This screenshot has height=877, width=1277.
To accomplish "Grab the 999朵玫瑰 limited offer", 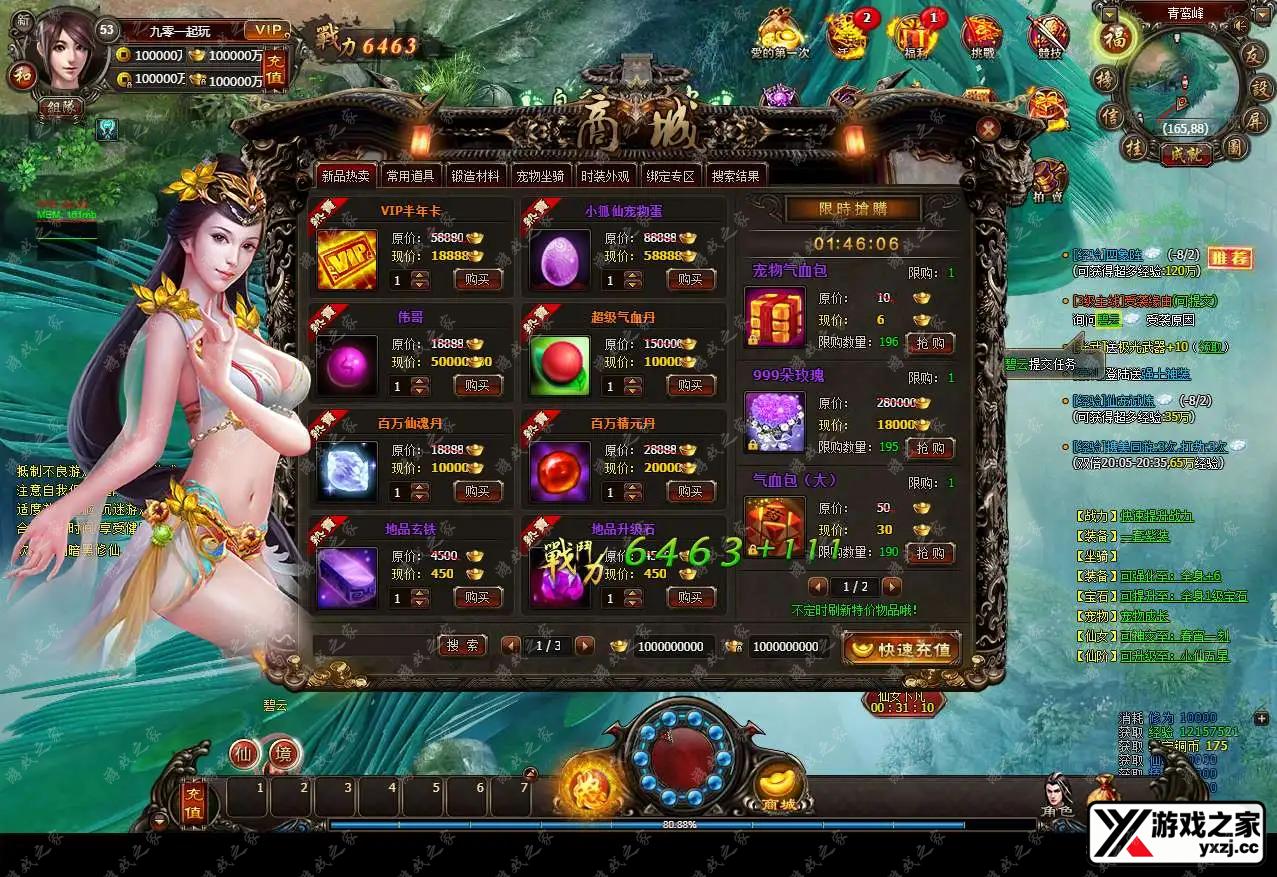I will point(930,448).
